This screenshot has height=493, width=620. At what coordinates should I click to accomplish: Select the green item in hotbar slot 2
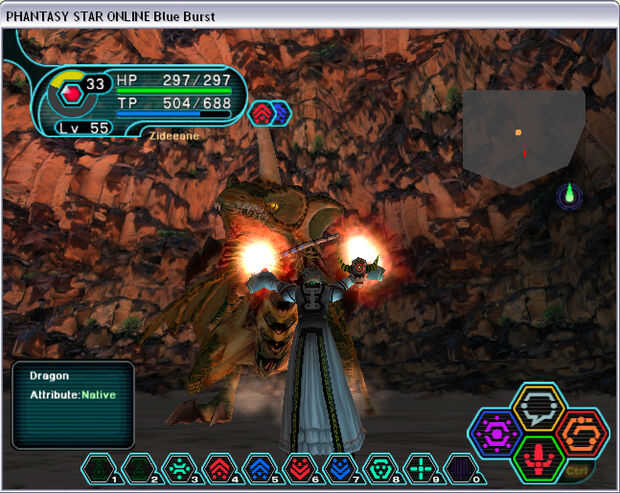coord(139,468)
